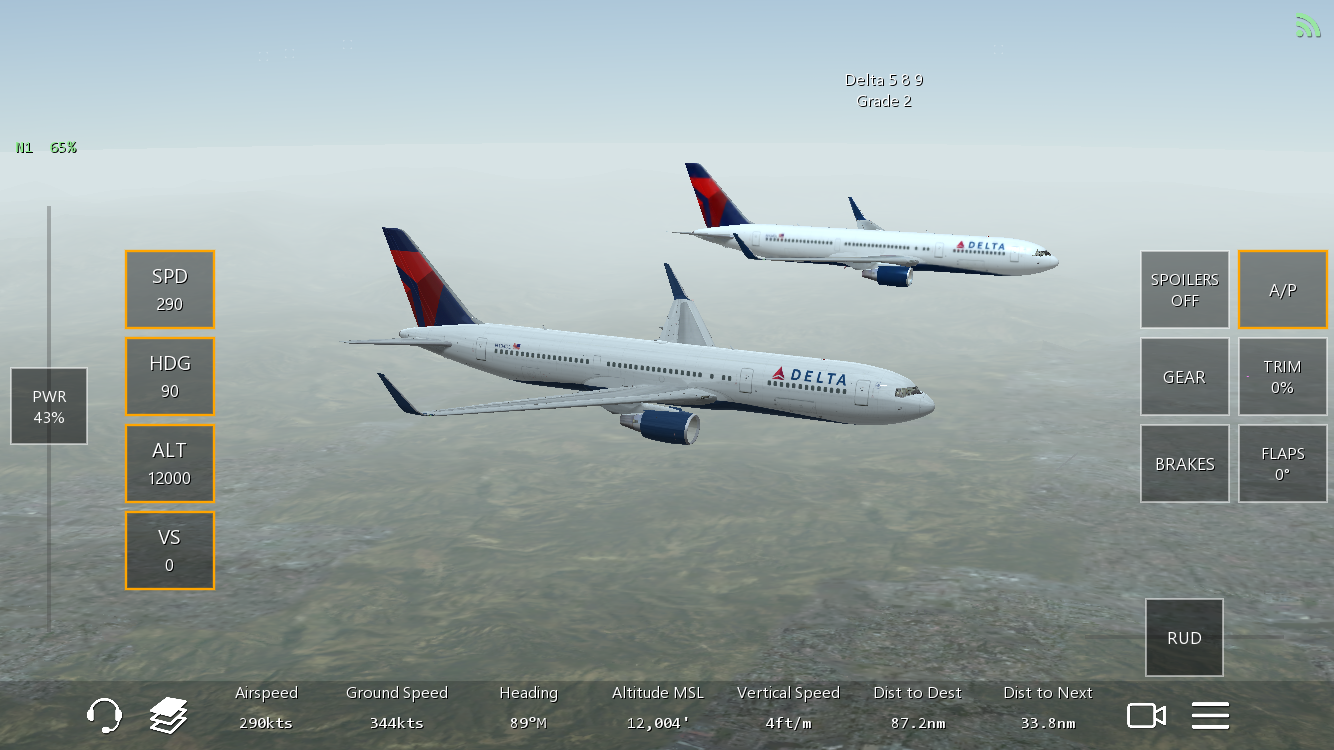The height and width of the screenshot is (750, 1334).
Task: Activate the BRAKES button
Action: coord(1184,463)
